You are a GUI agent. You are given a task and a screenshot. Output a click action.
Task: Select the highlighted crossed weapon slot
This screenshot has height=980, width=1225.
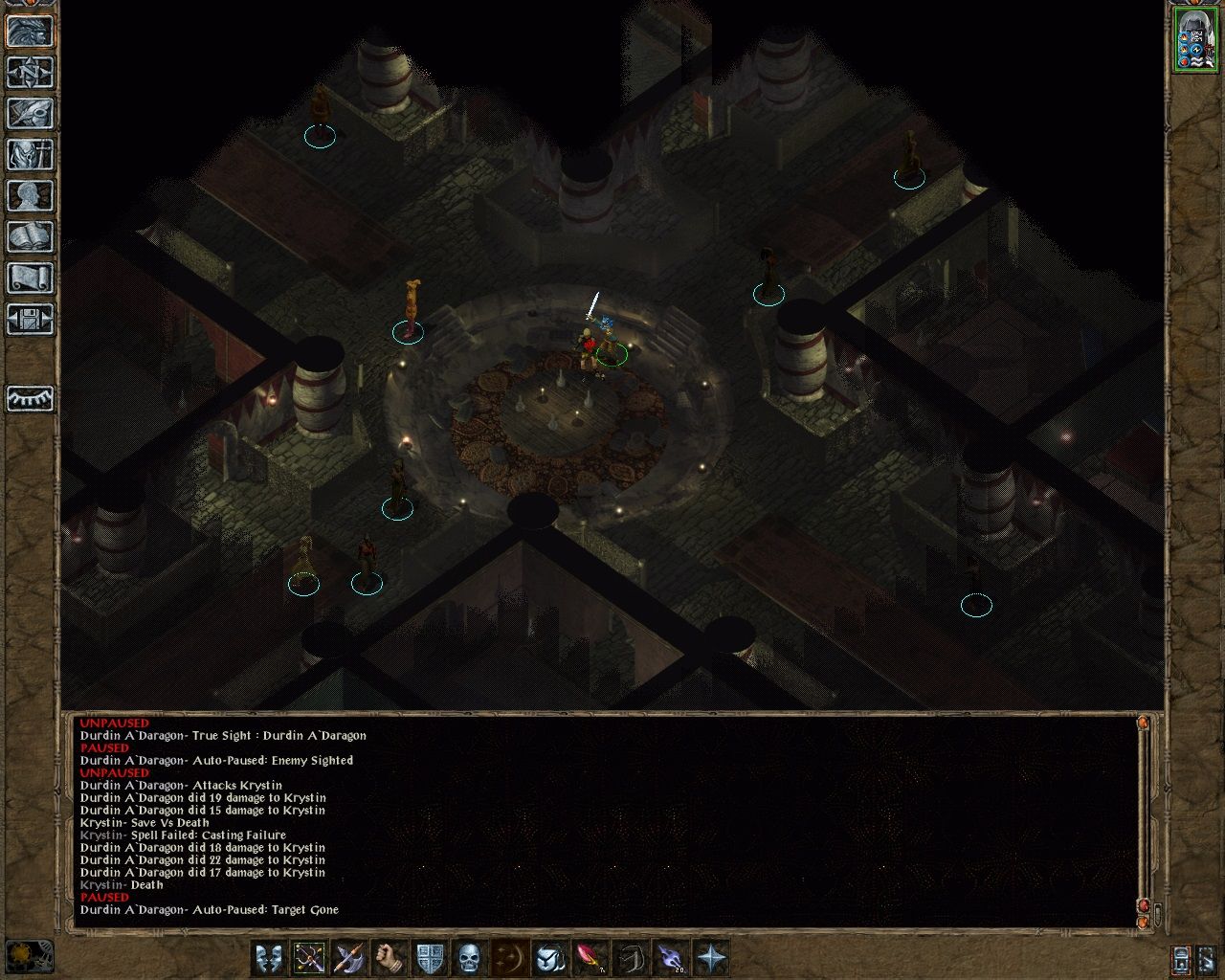[309, 958]
